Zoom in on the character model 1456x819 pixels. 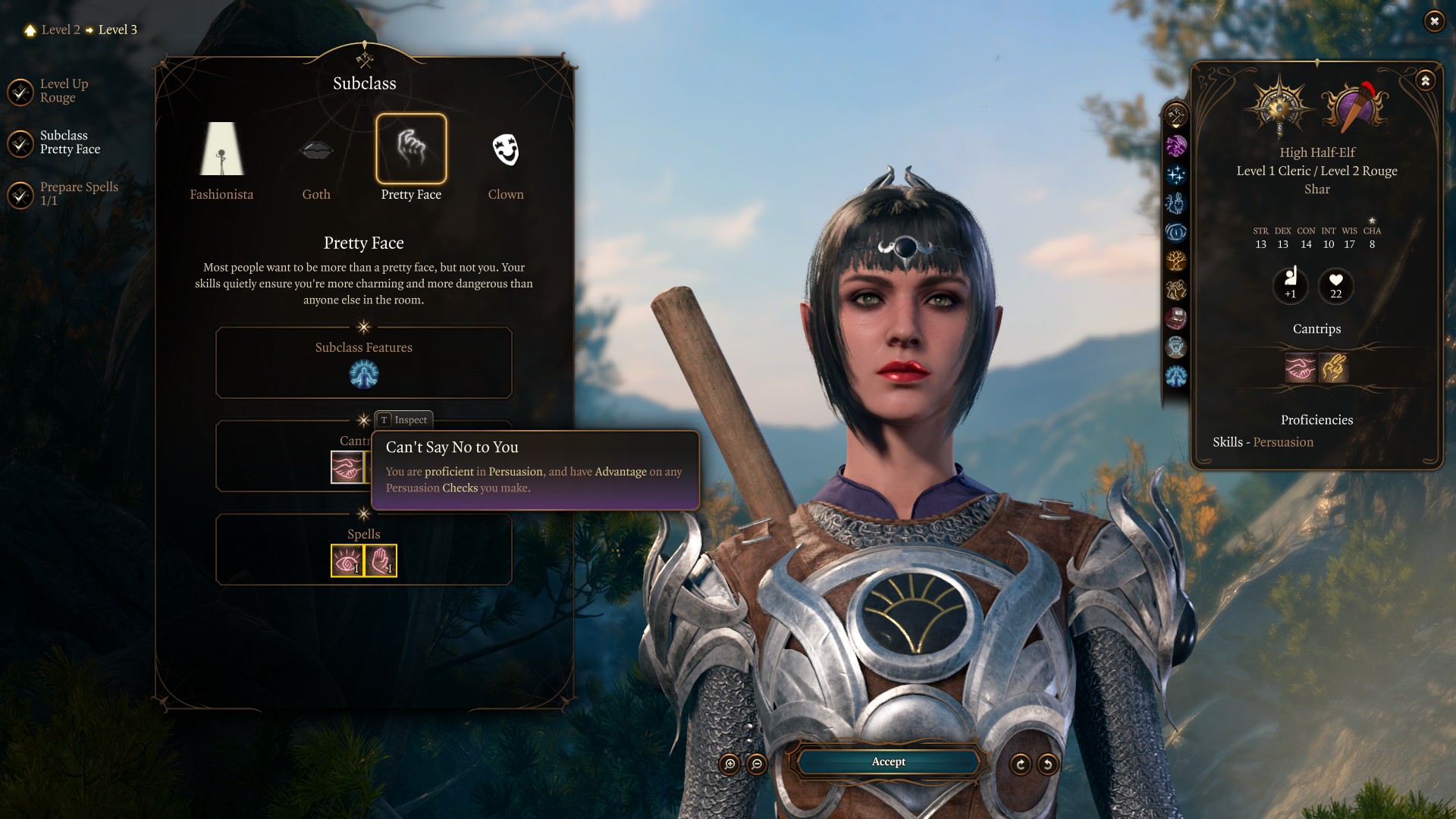(730, 764)
